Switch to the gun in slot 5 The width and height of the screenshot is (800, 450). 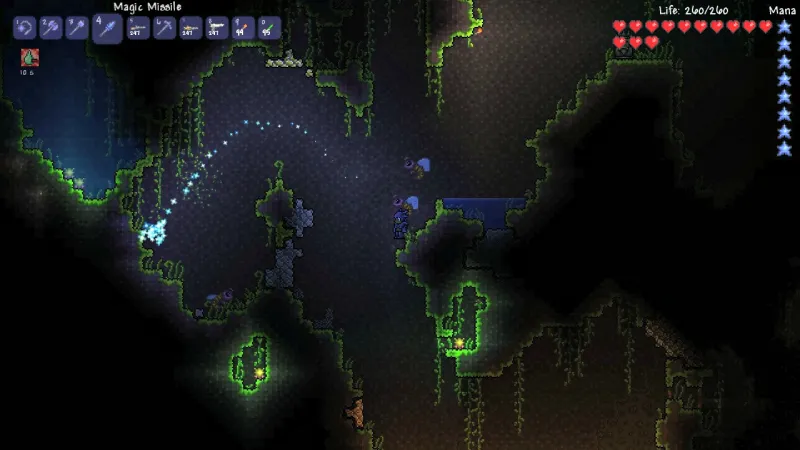tap(139, 28)
